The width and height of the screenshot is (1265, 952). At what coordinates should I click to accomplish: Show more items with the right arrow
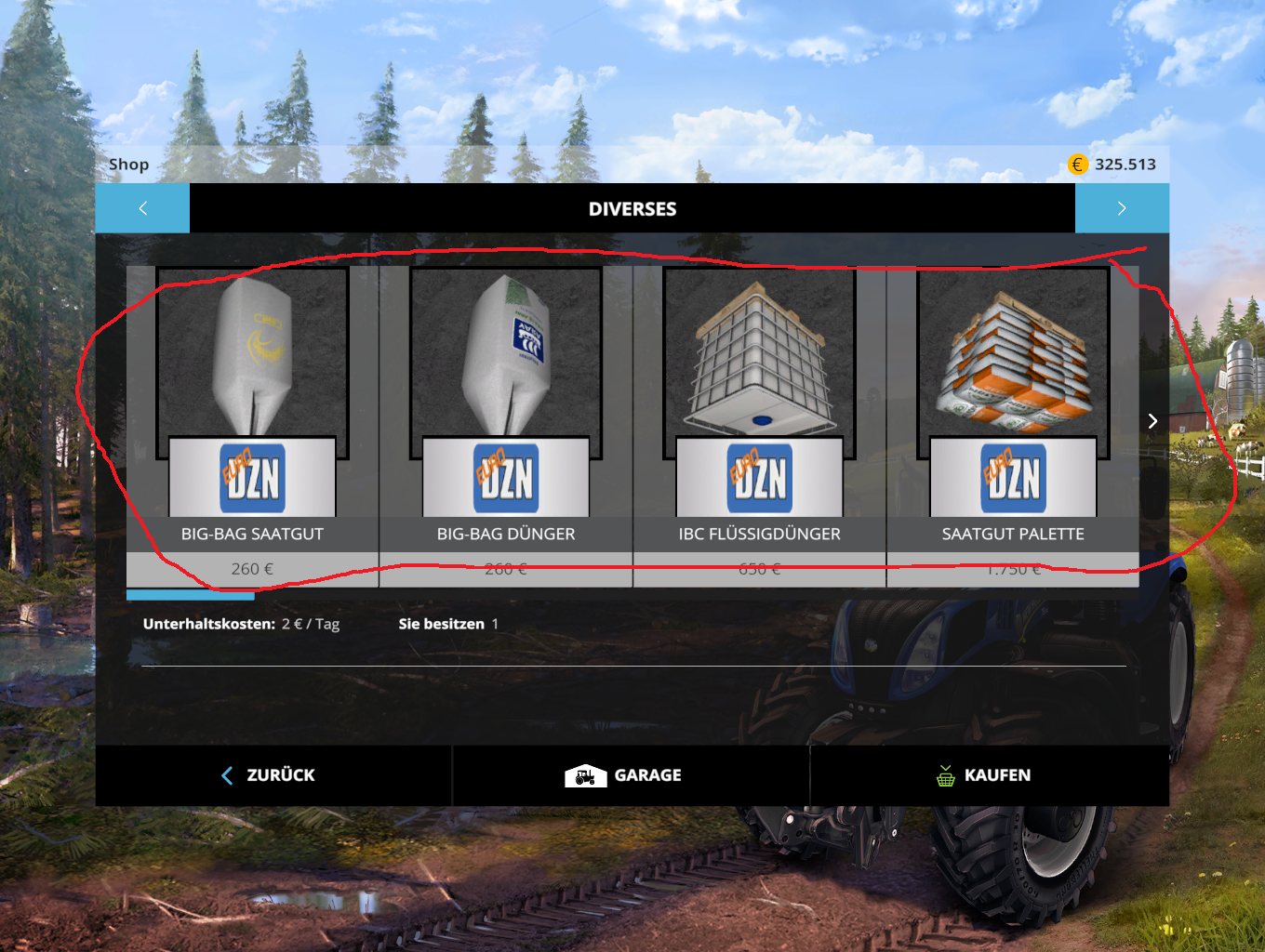1152,421
